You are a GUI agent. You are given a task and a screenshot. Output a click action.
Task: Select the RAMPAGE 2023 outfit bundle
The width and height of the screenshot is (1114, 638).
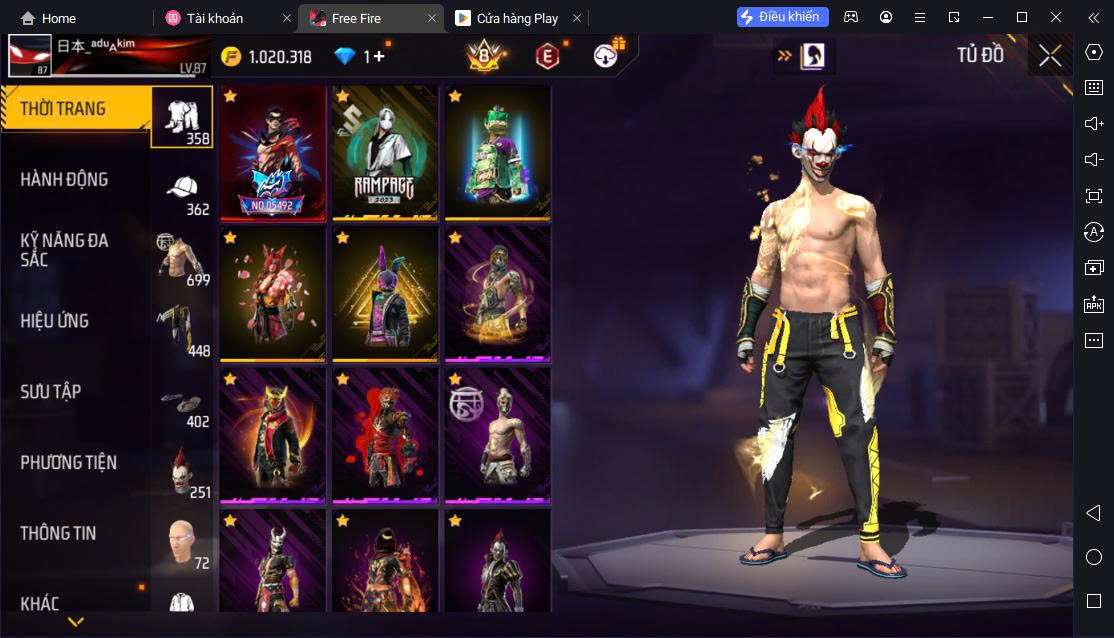point(386,152)
